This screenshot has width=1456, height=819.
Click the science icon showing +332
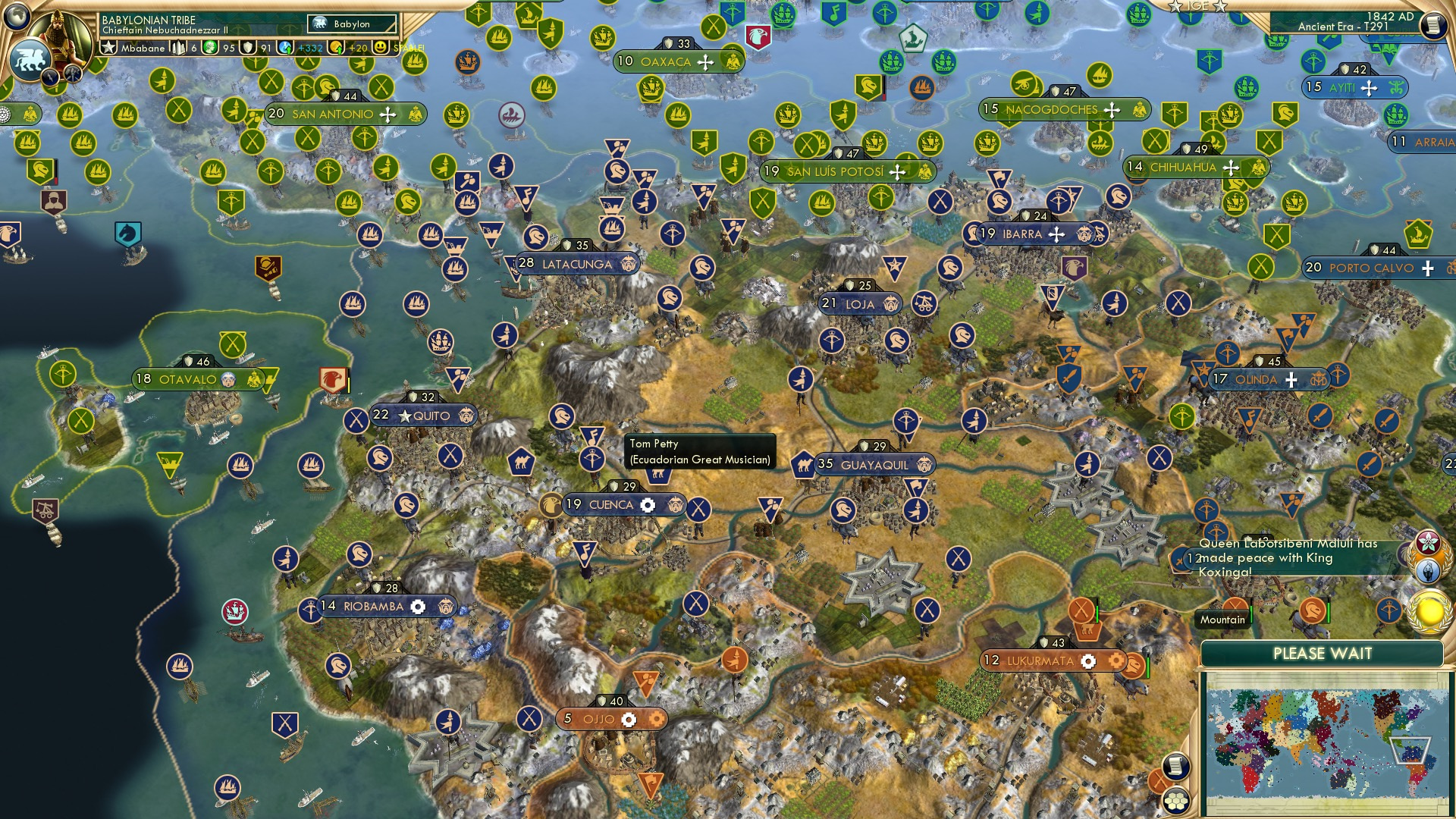click(x=284, y=47)
